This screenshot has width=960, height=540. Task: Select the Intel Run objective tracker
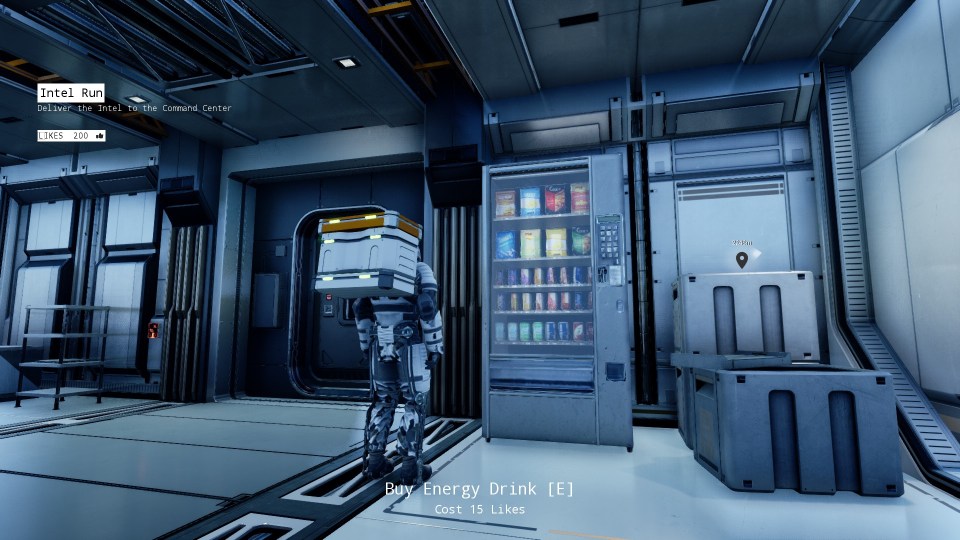(71, 93)
